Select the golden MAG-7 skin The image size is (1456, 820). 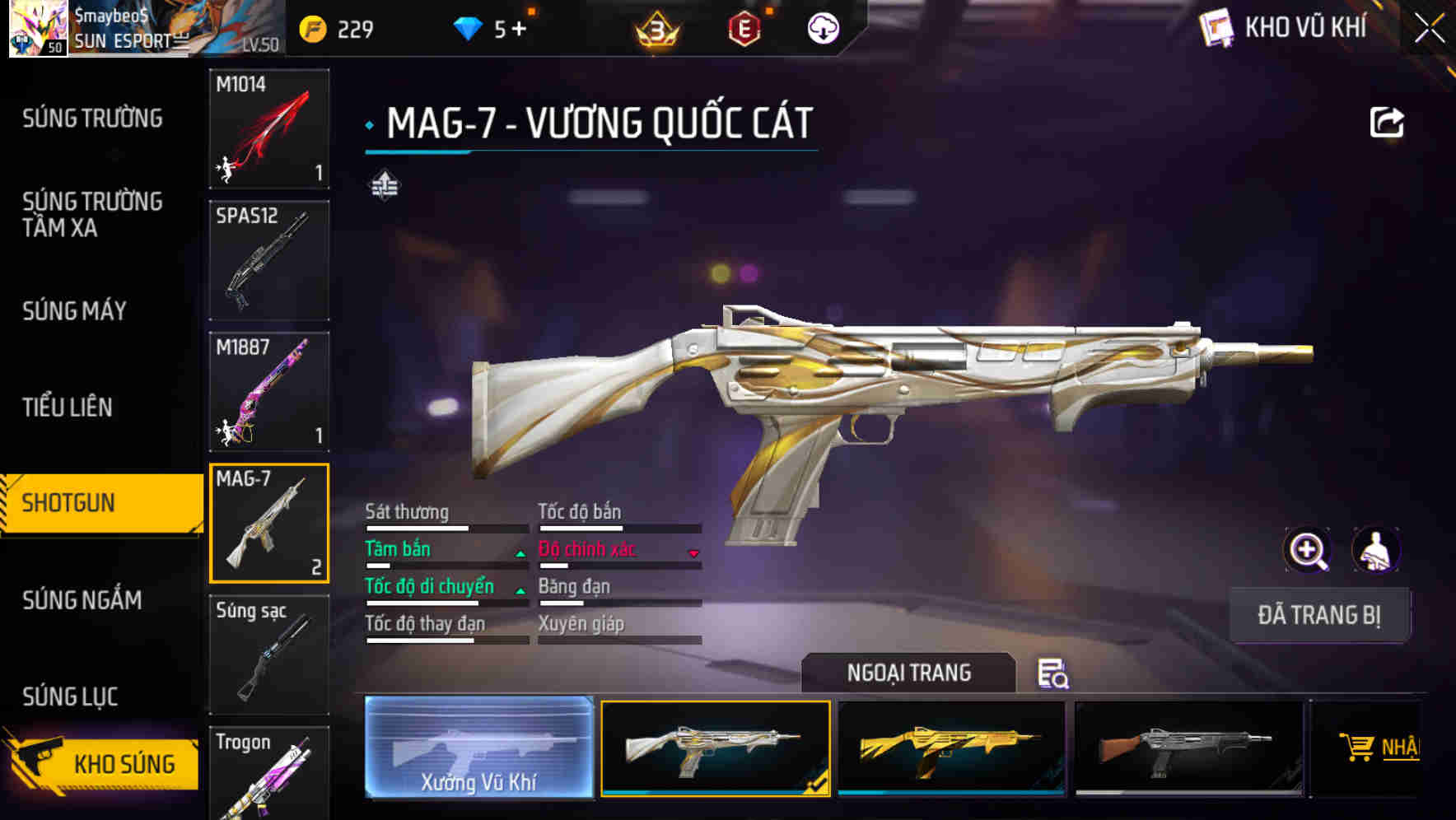pos(951,748)
